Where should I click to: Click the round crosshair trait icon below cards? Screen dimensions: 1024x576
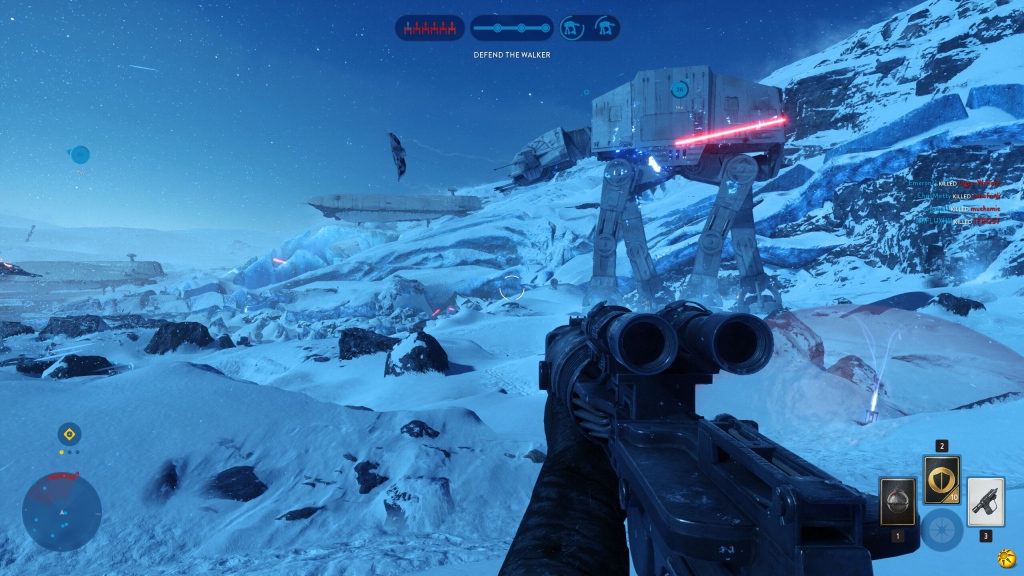941,530
